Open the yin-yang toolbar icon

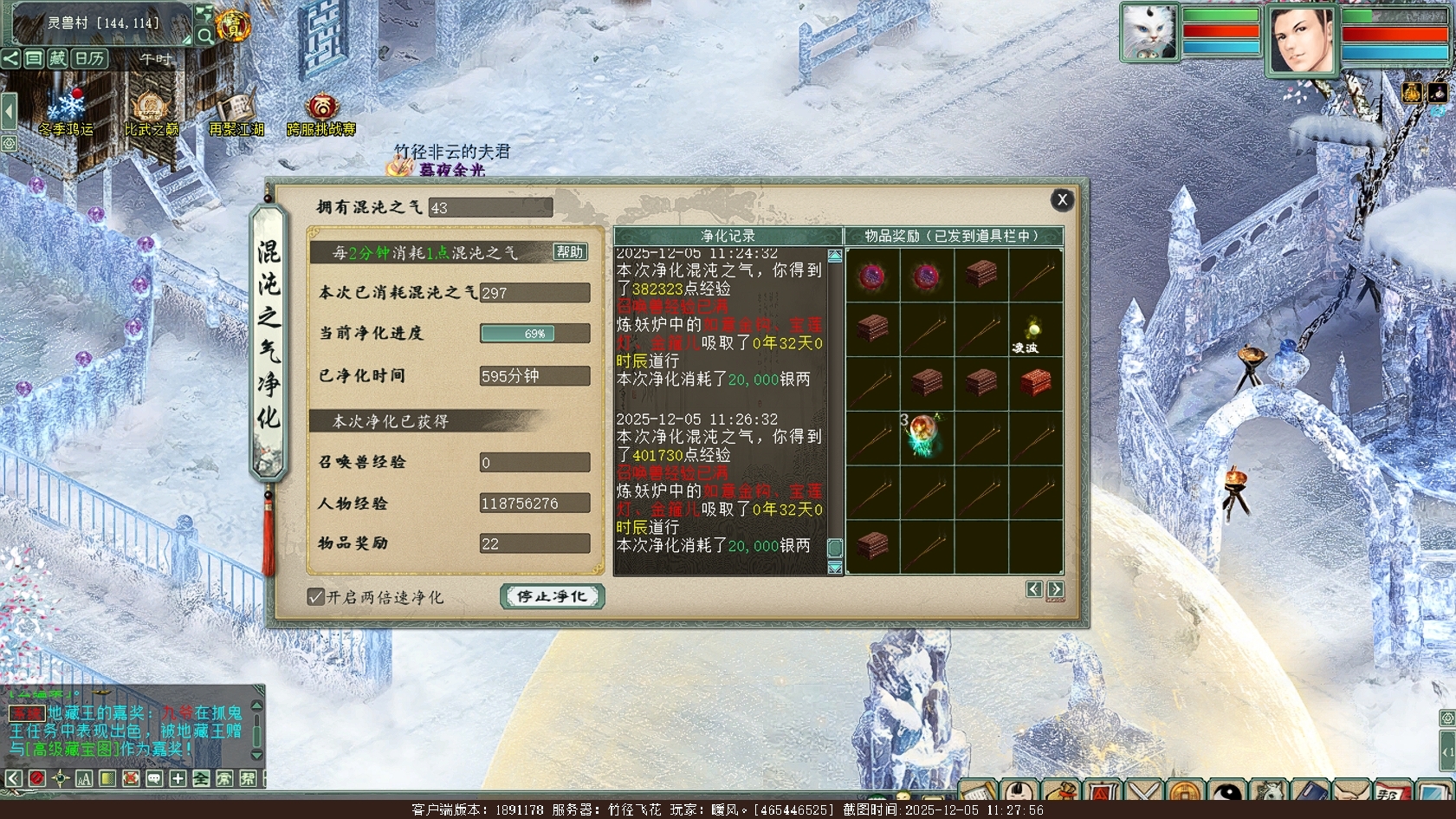point(1226,794)
